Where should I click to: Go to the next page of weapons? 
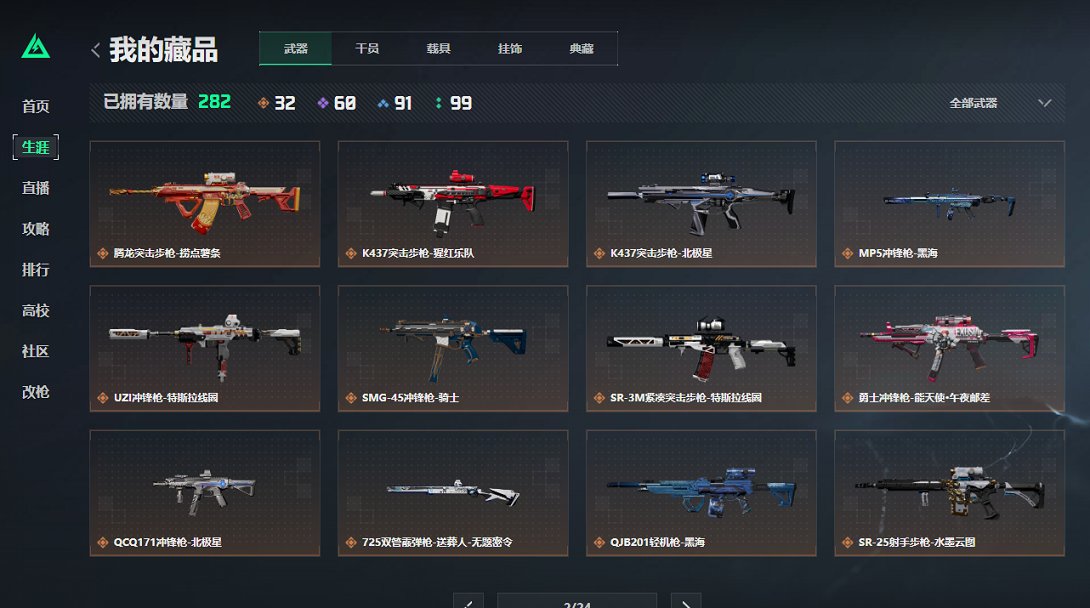[x=685, y=602]
